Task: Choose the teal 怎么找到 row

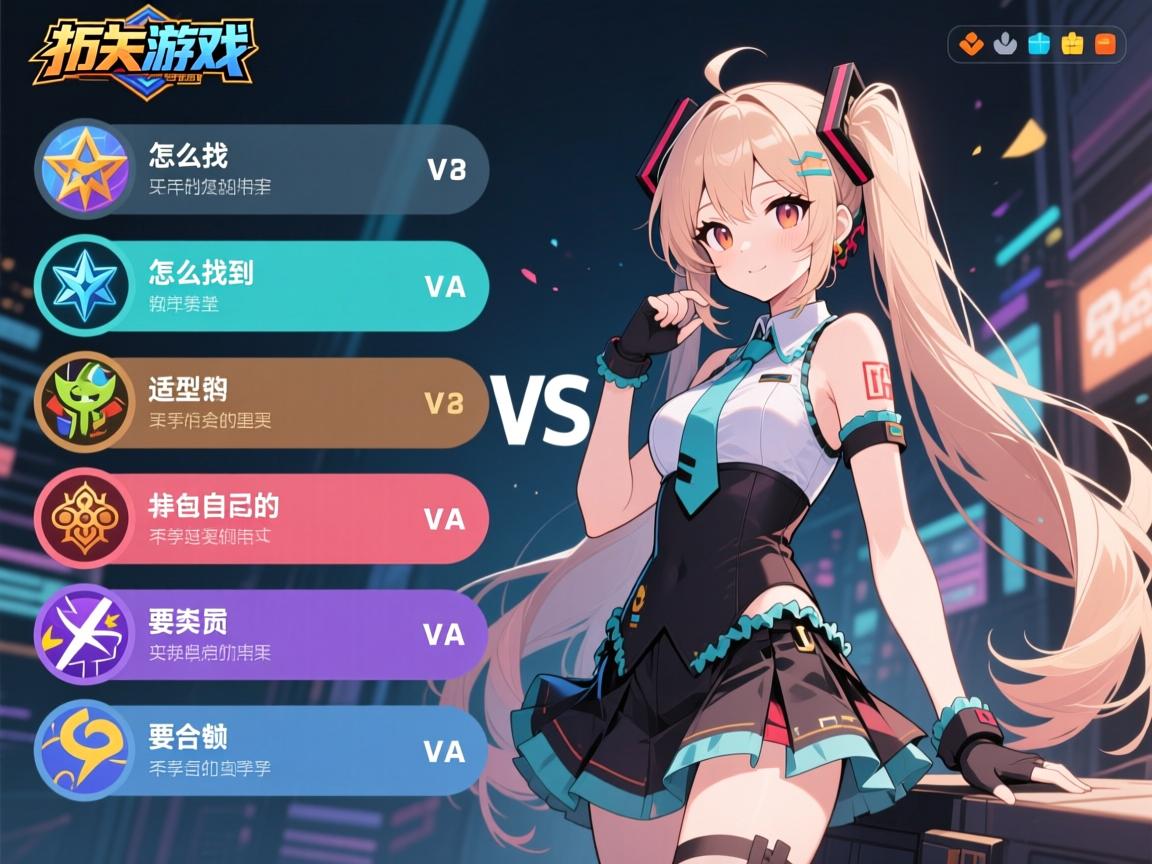Action: click(x=262, y=286)
